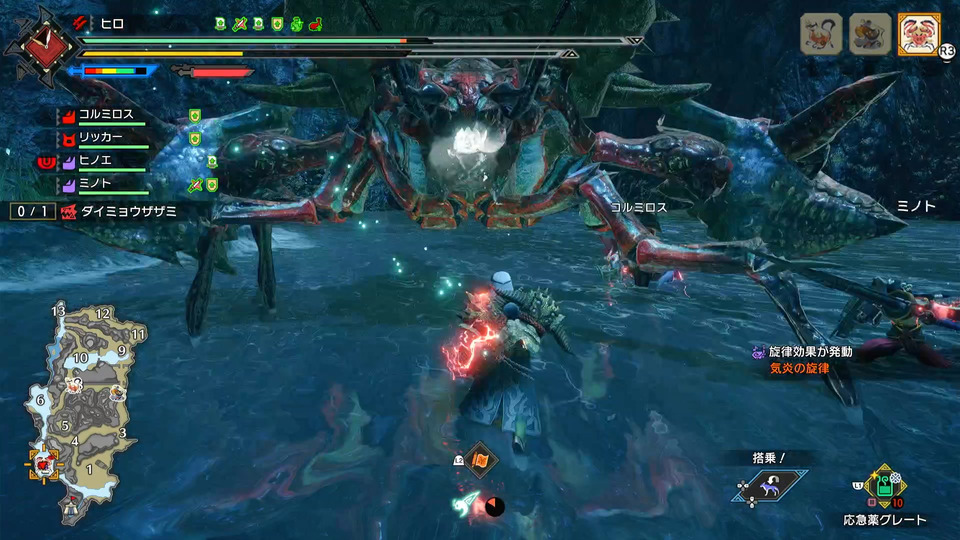Click the orange wirebug skill icon

click(x=481, y=459)
